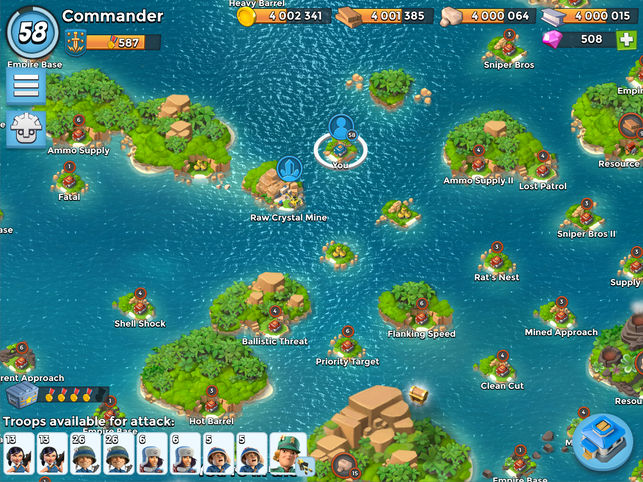Select your own base marker labeled You
The image size is (643, 482).
click(341, 147)
